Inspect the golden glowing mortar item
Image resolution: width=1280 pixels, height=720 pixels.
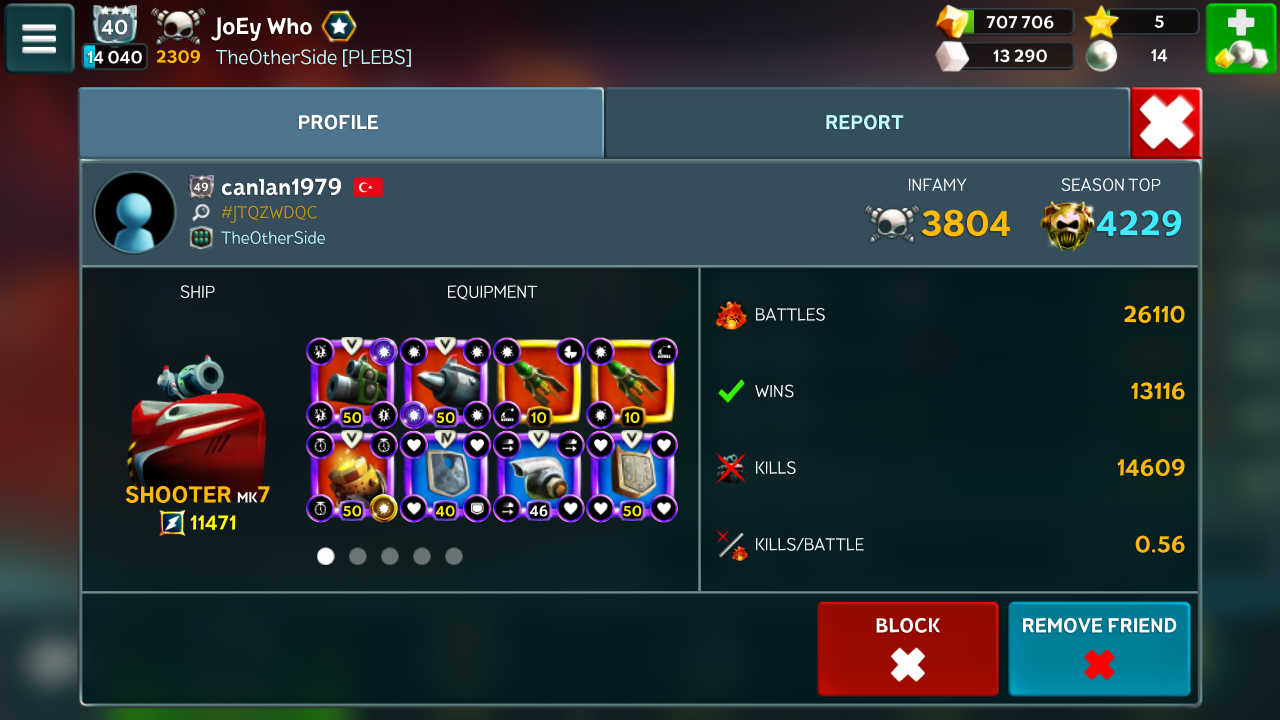point(351,477)
